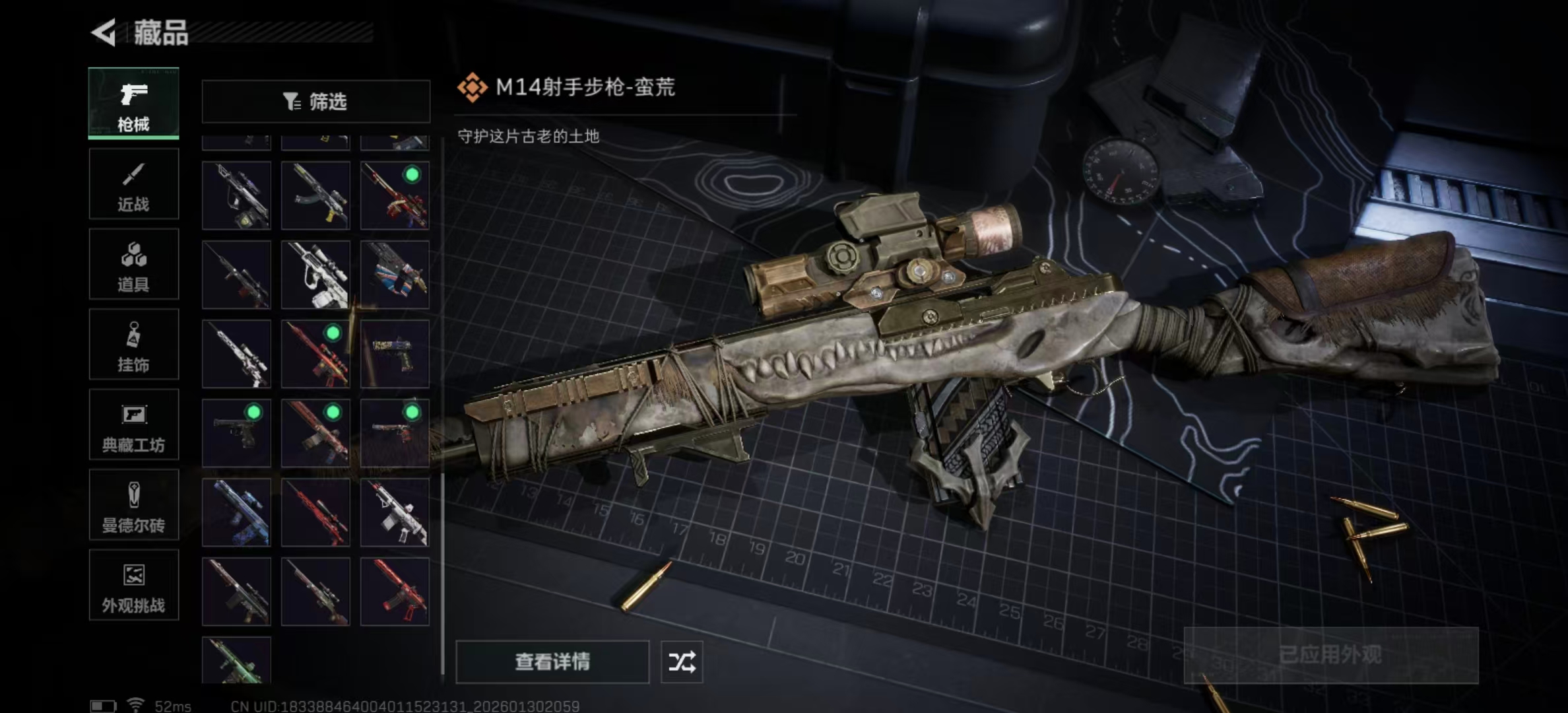Switch to the 近战 melee tab
The width and height of the screenshot is (1568, 713).
point(133,184)
